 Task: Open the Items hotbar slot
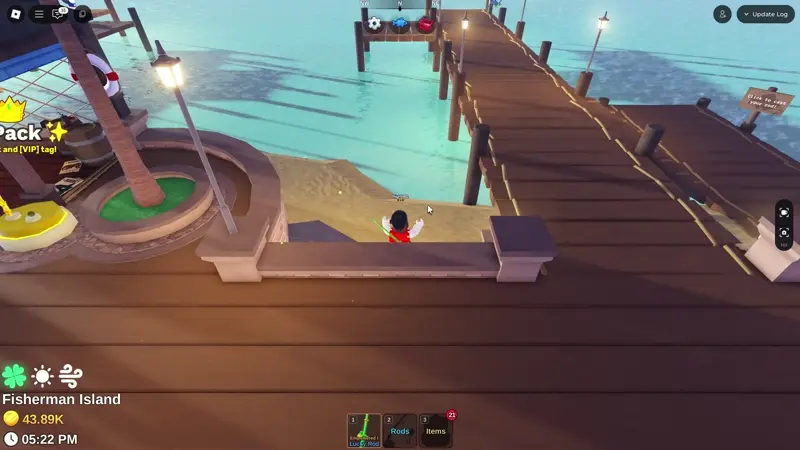pyautogui.click(x=436, y=431)
